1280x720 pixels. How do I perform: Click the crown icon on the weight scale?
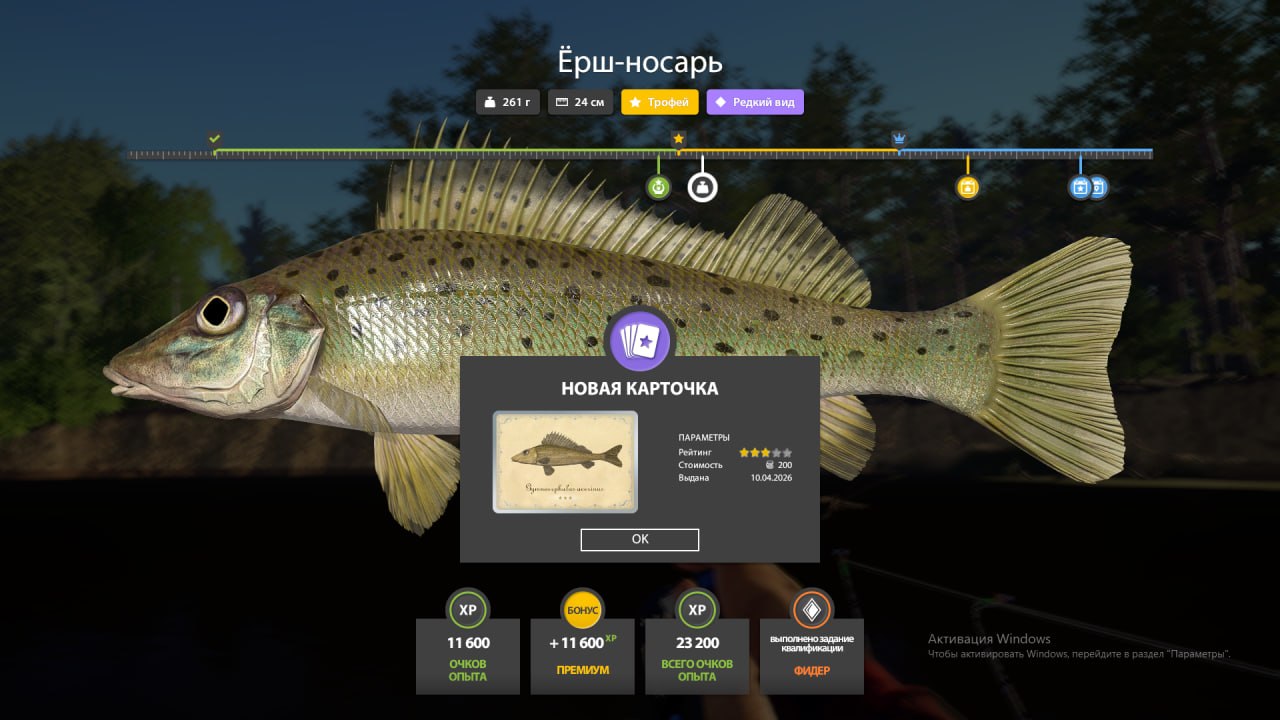point(899,139)
